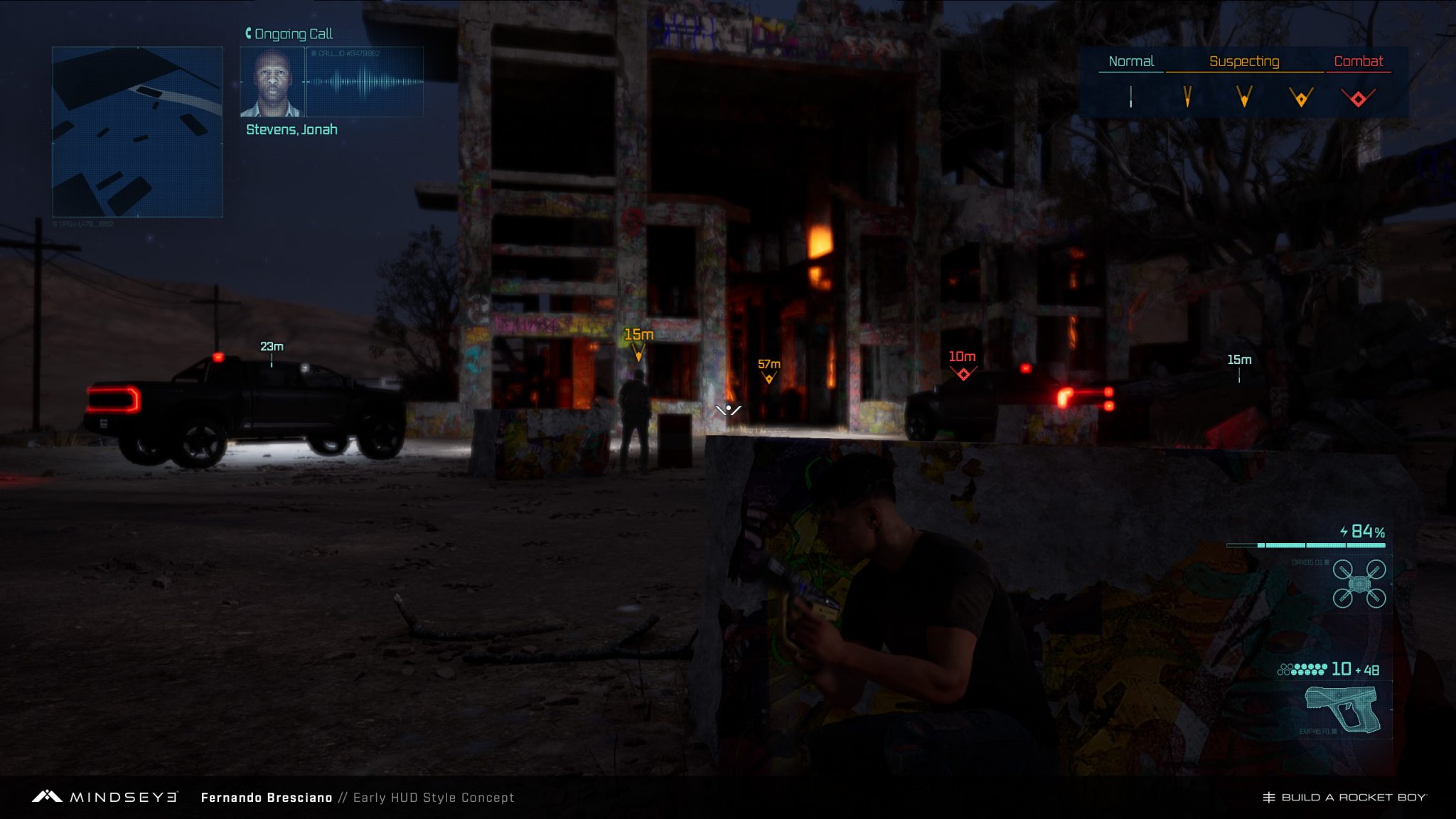Select Jonah Stevens caller portrait

point(272,82)
